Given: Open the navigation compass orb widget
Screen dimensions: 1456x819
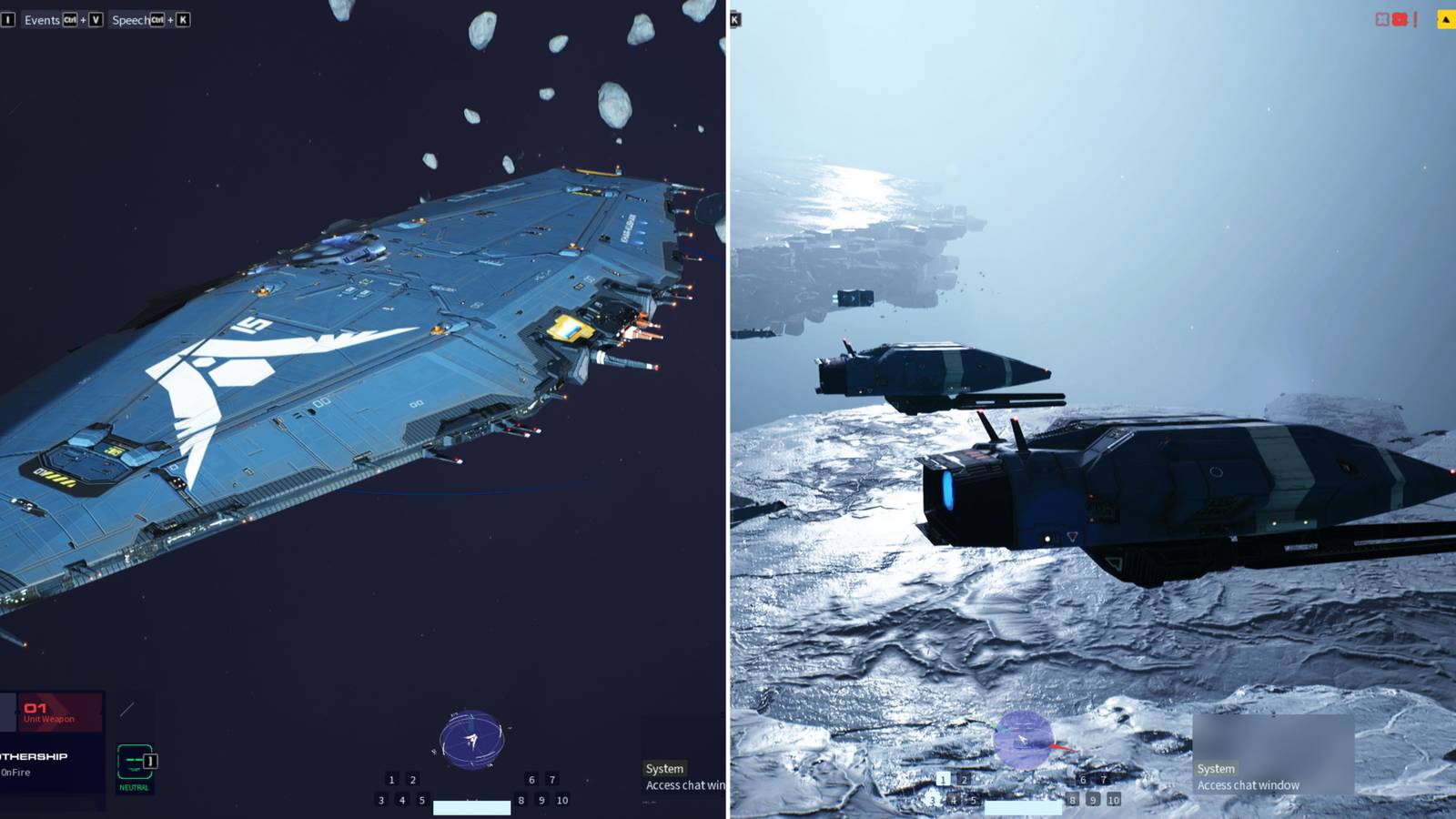Looking at the screenshot, I should point(471,740).
